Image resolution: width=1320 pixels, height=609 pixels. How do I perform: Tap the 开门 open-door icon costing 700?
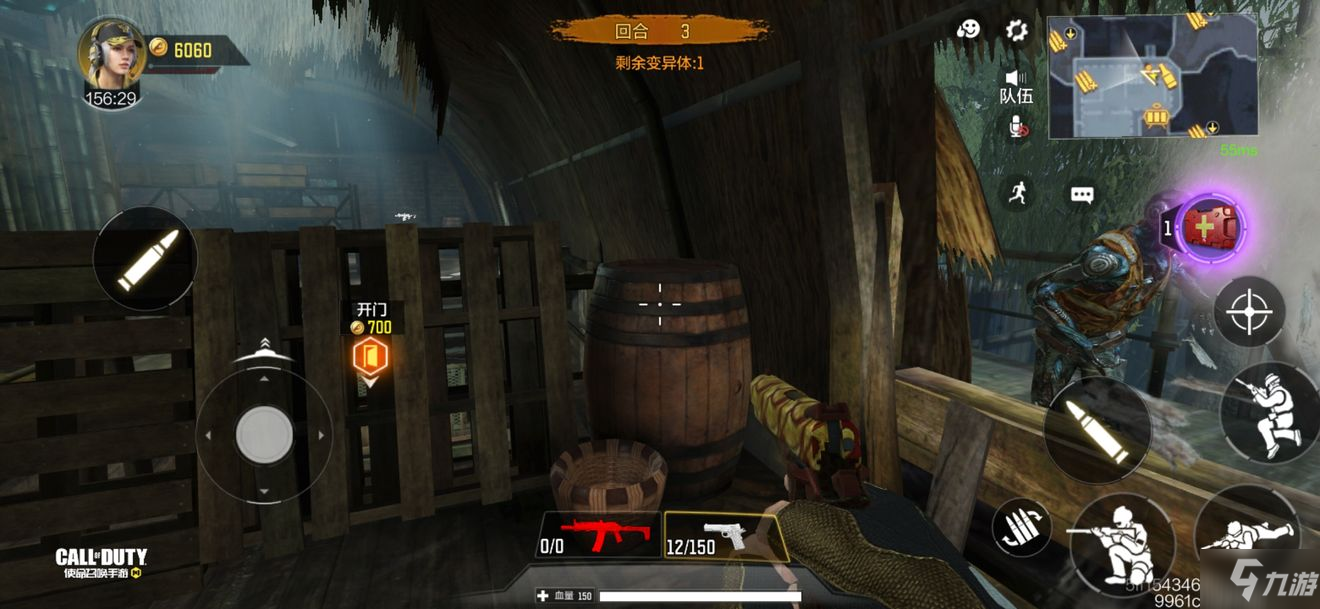(x=368, y=356)
